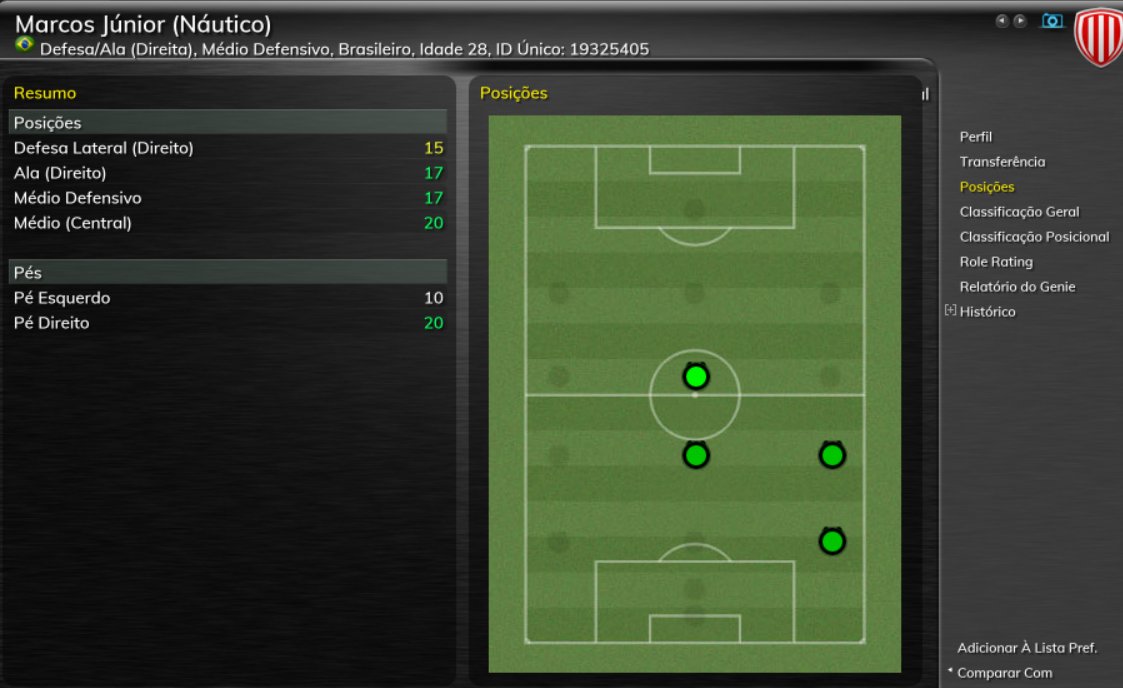Viewport: 1123px width, 688px height.
Task: Click the Pé Esquerdo row
Action: coord(228,298)
